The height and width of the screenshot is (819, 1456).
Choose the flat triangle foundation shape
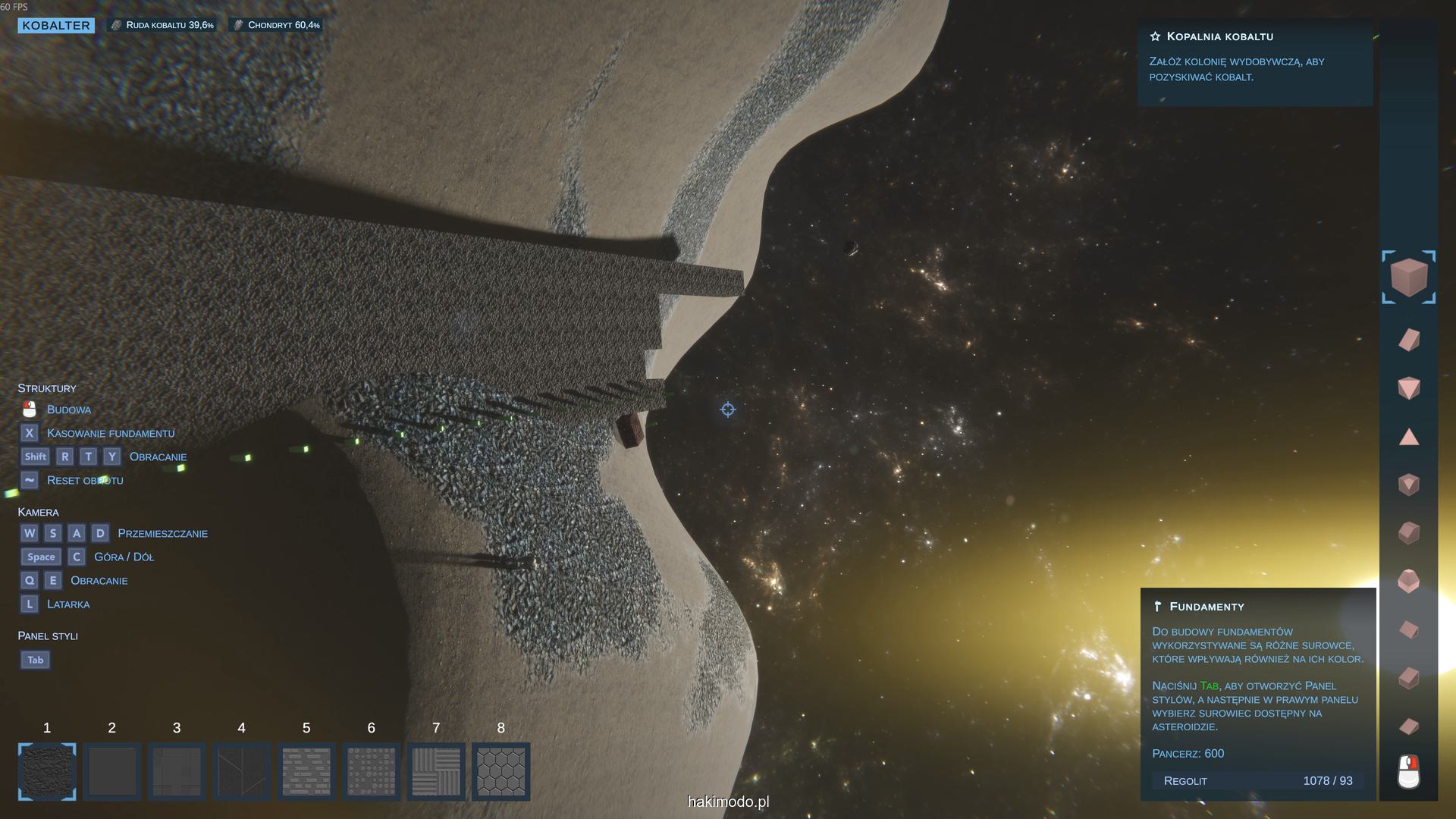pyautogui.click(x=1408, y=437)
